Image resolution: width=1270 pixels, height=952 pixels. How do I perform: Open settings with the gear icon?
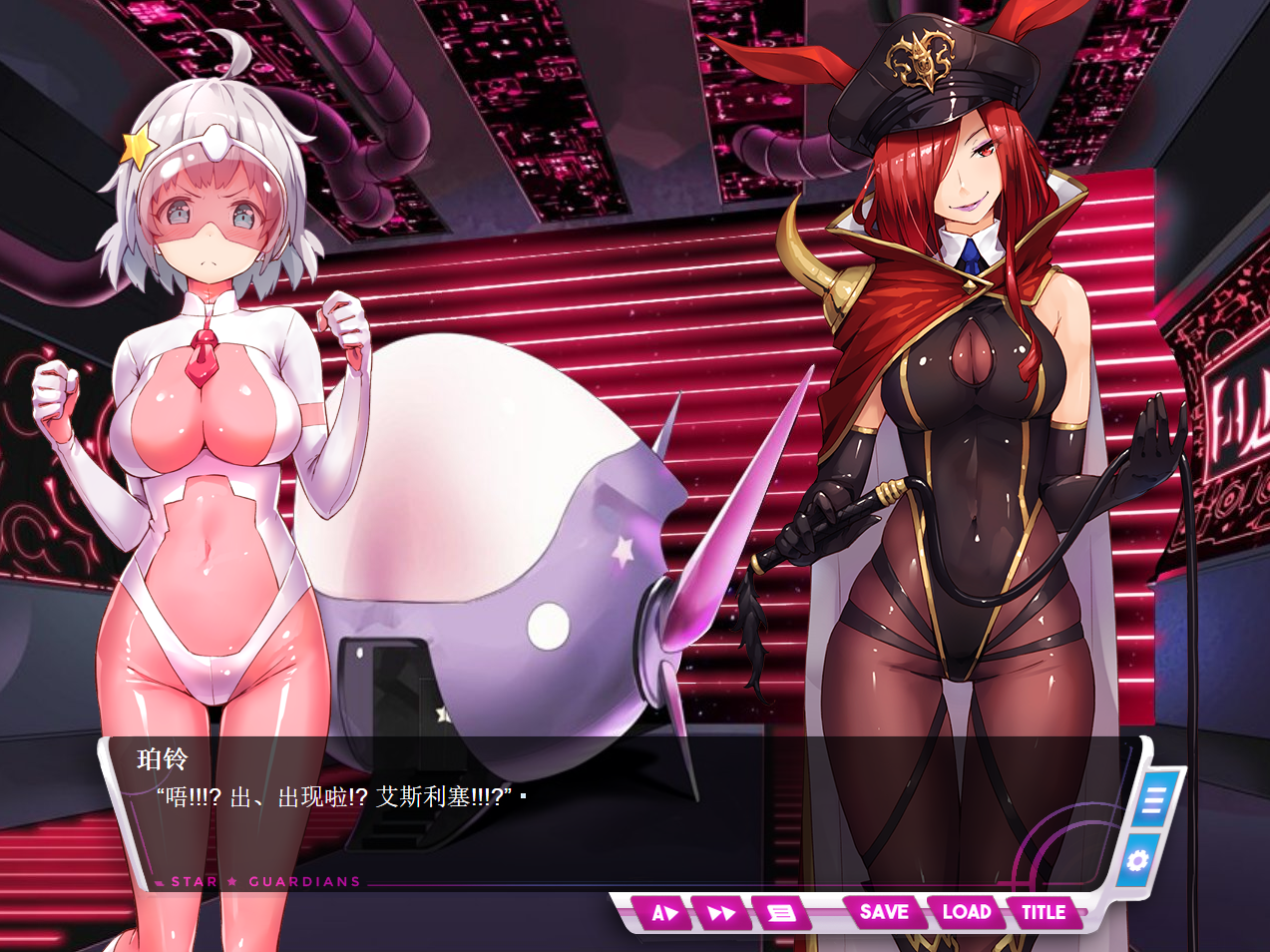(1137, 859)
